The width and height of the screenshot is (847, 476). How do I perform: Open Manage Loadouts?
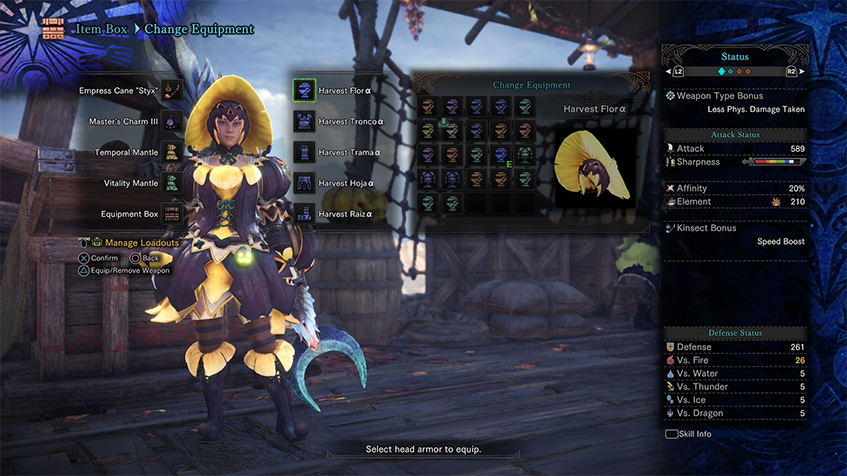pos(142,243)
